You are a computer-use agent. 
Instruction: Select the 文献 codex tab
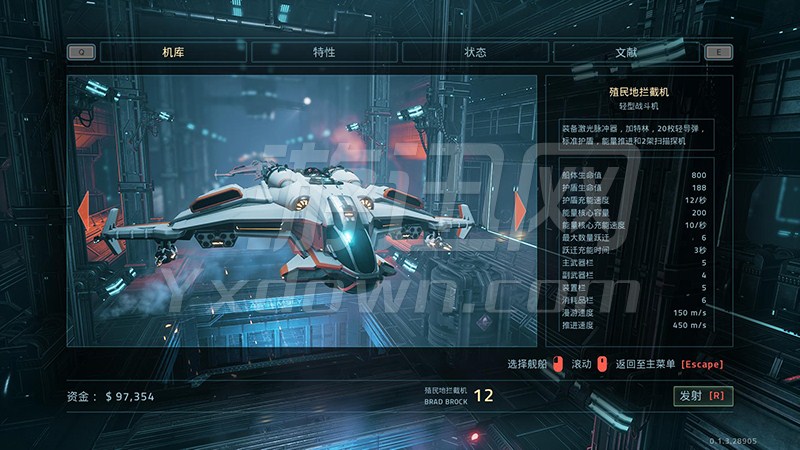(626, 52)
